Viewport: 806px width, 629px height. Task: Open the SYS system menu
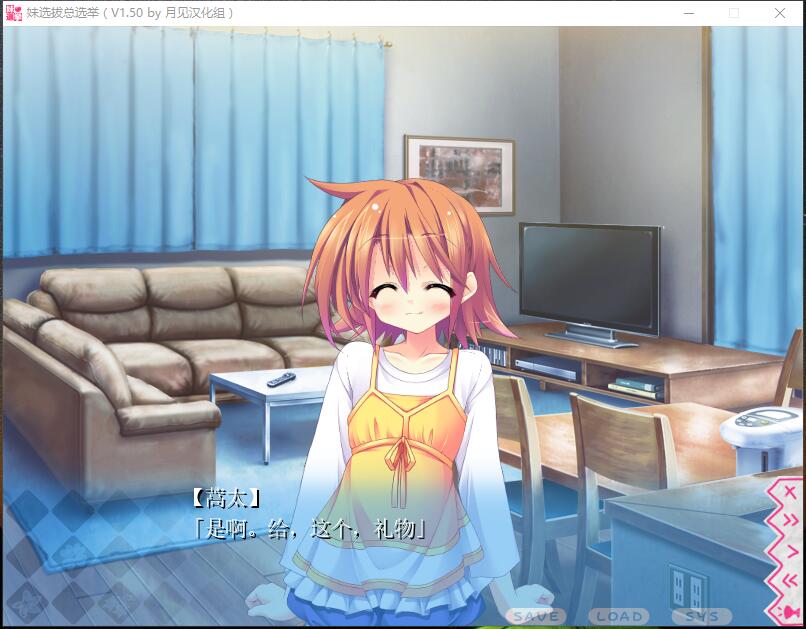701,616
